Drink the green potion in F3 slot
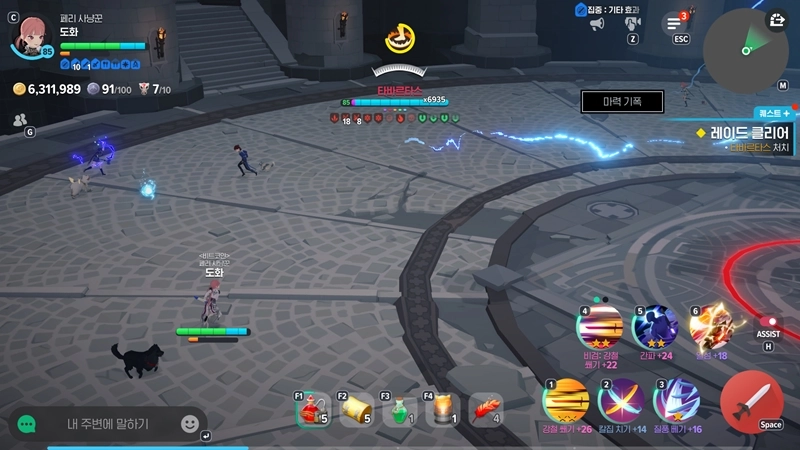The image size is (800, 450). pyautogui.click(x=400, y=410)
